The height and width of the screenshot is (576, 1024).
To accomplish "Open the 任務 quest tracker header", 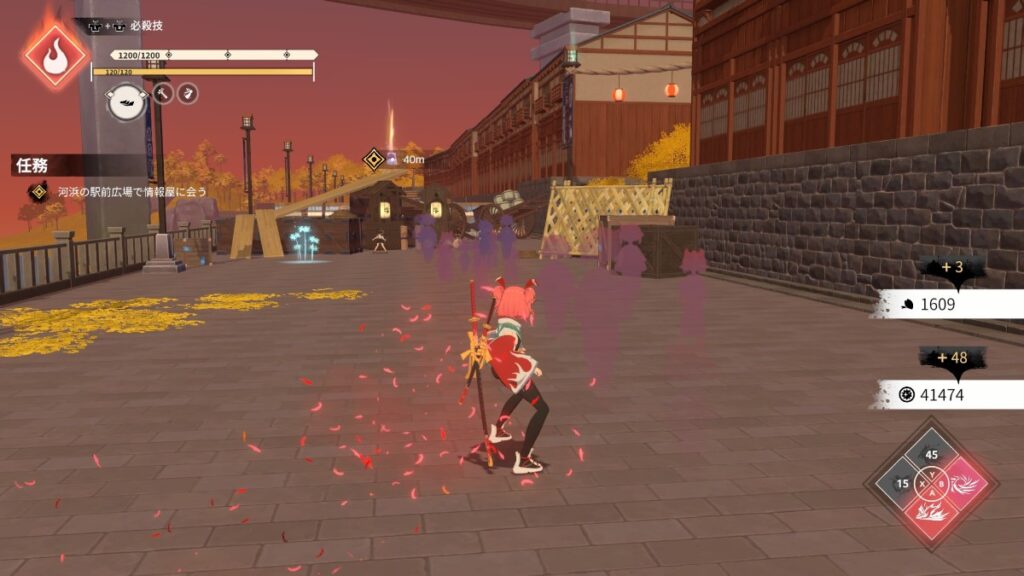I will [33, 165].
